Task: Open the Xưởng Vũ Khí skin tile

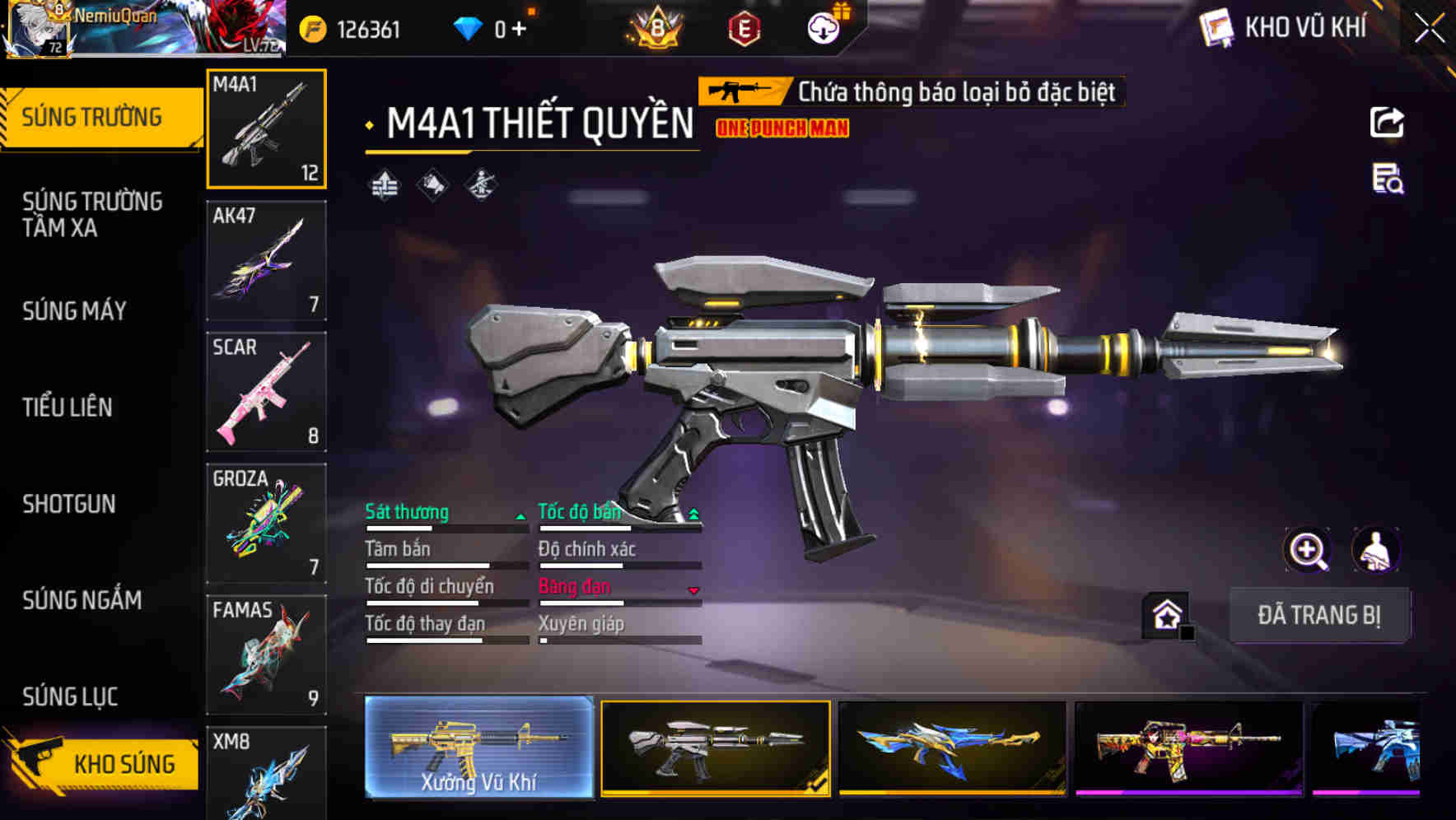Action: (478, 748)
